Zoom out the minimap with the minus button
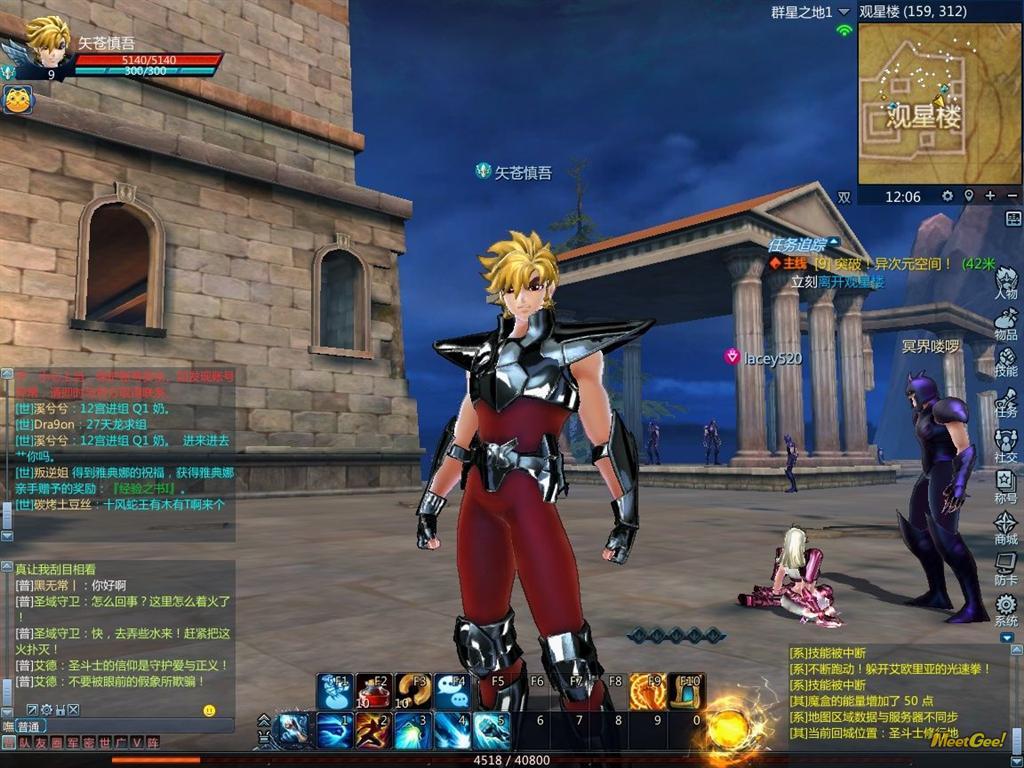Viewport: 1024px width, 768px height. pos(1012,196)
